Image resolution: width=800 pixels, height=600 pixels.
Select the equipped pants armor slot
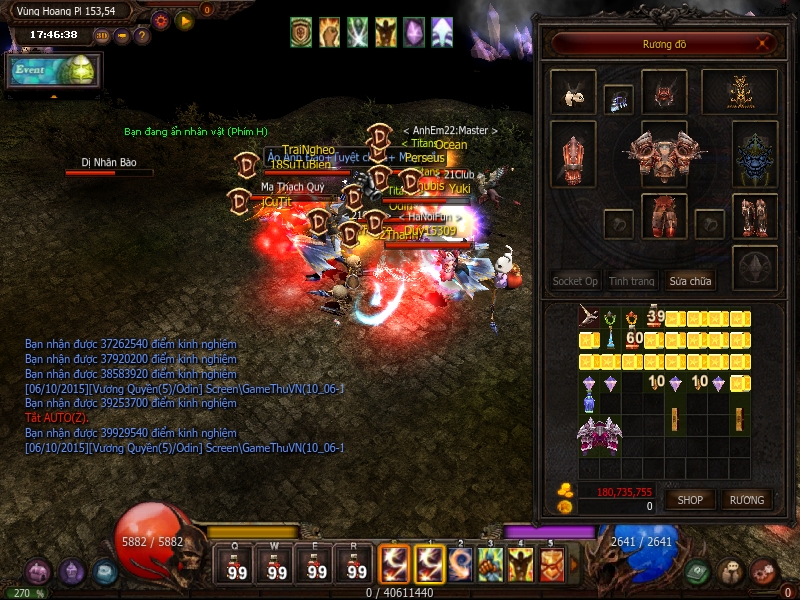664,217
